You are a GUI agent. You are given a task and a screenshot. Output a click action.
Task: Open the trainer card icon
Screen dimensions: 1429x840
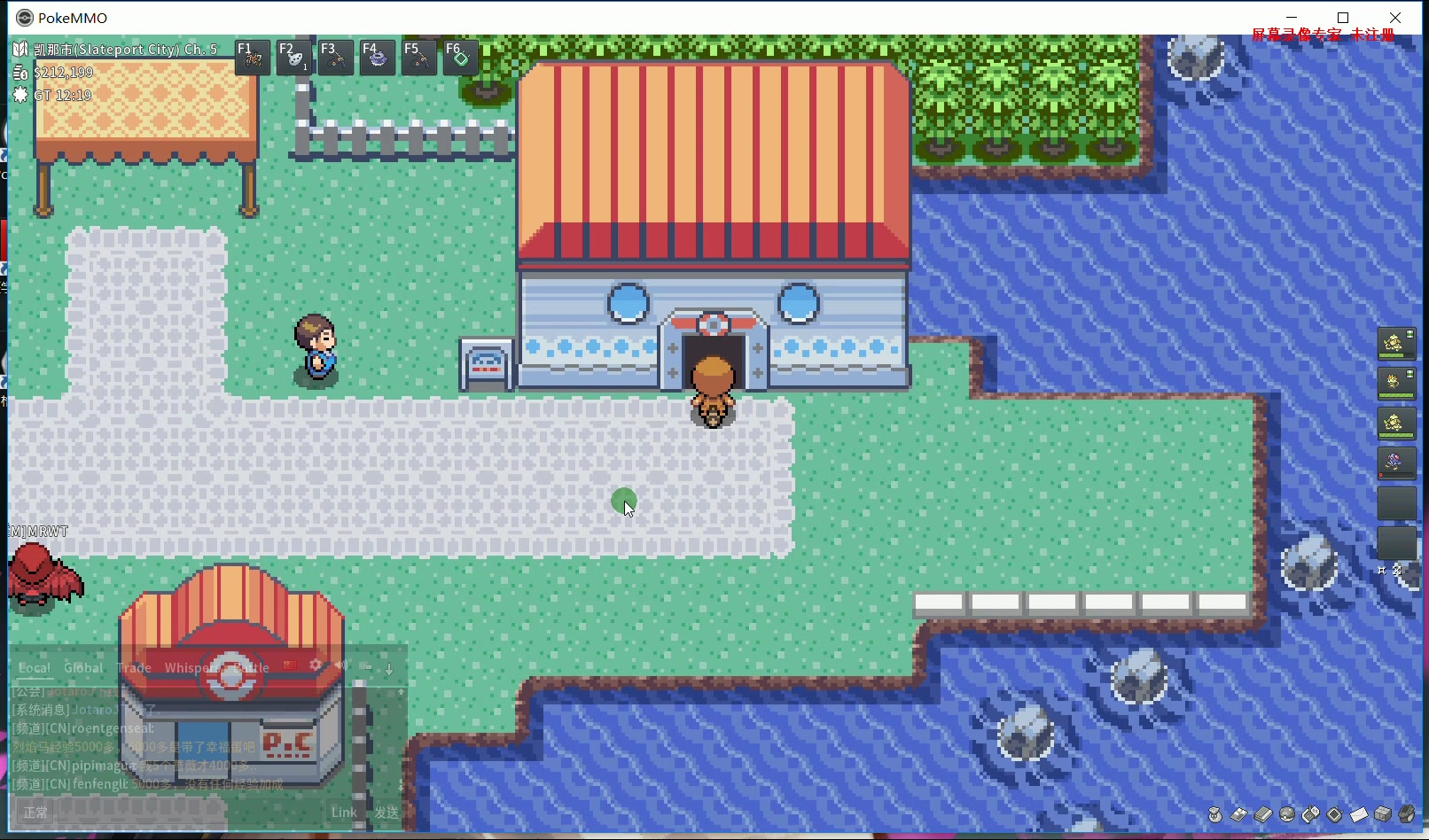[x=1241, y=813]
